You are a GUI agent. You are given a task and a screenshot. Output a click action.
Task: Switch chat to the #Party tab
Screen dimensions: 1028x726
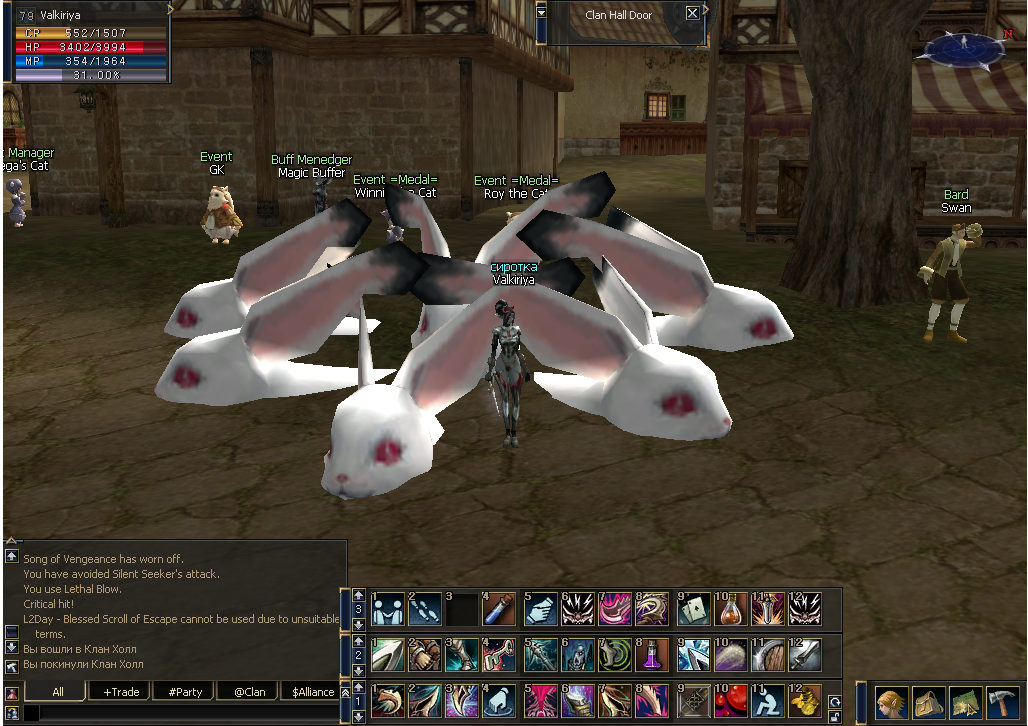coord(185,691)
